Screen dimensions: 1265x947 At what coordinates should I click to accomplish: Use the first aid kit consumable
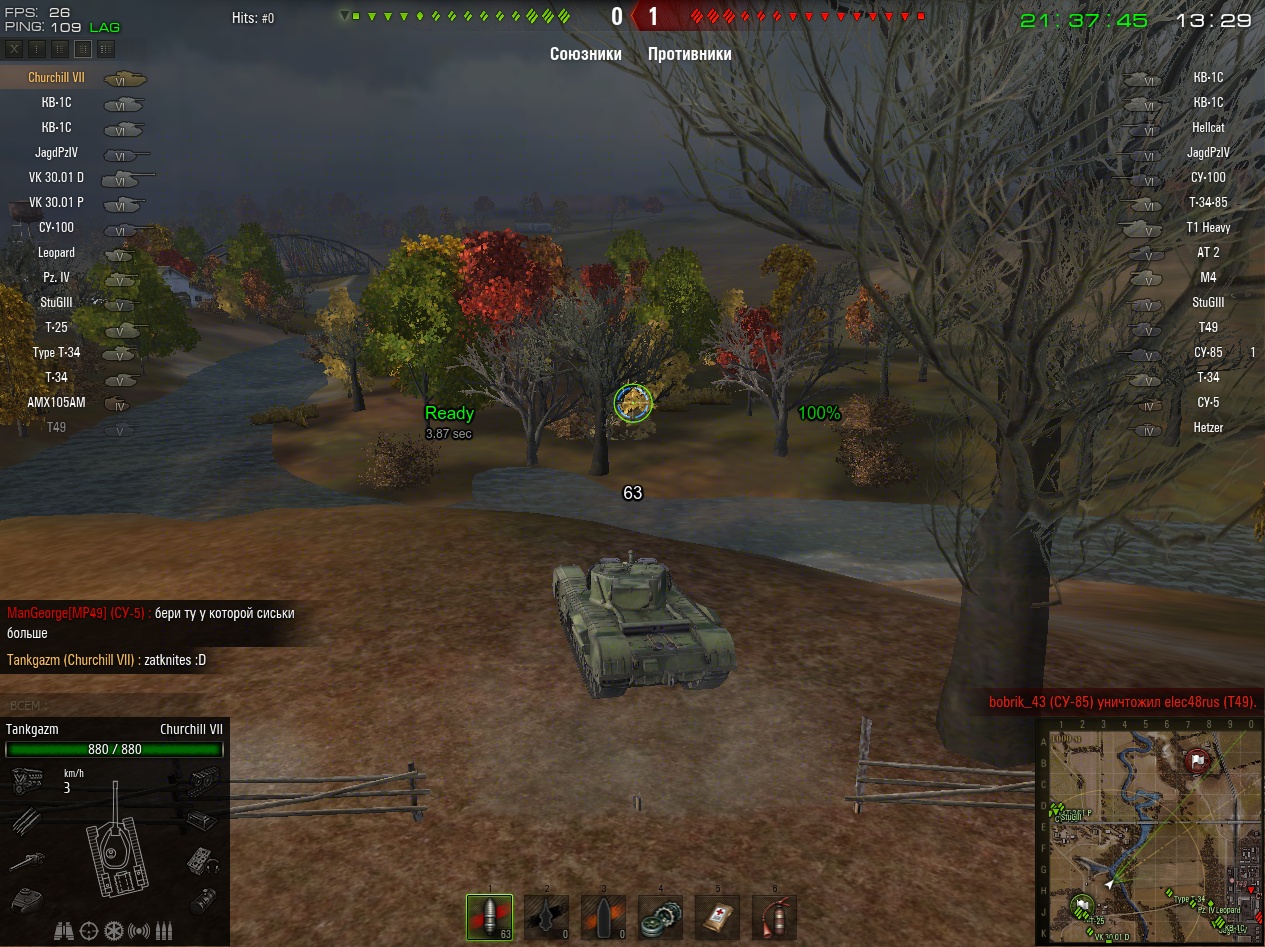(x=717, y=917)
